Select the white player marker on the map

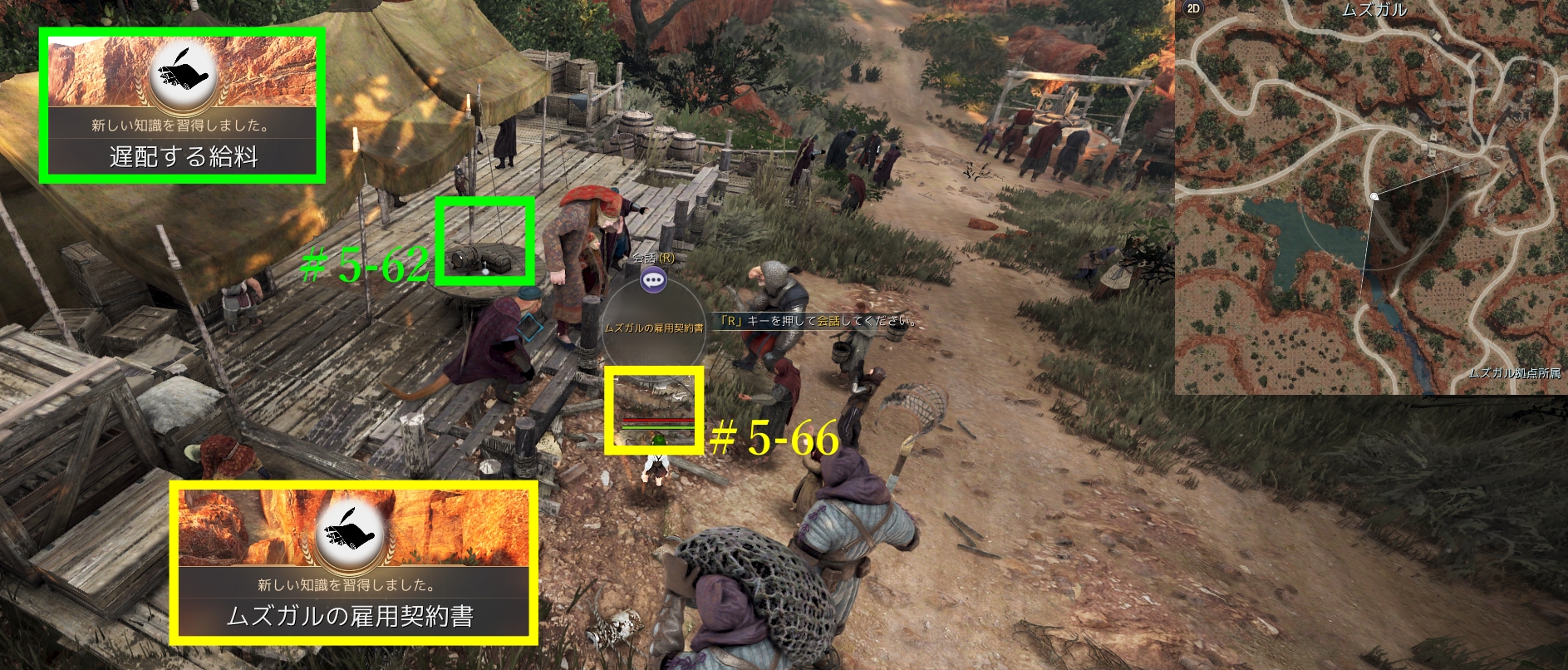coord(1374,196)
